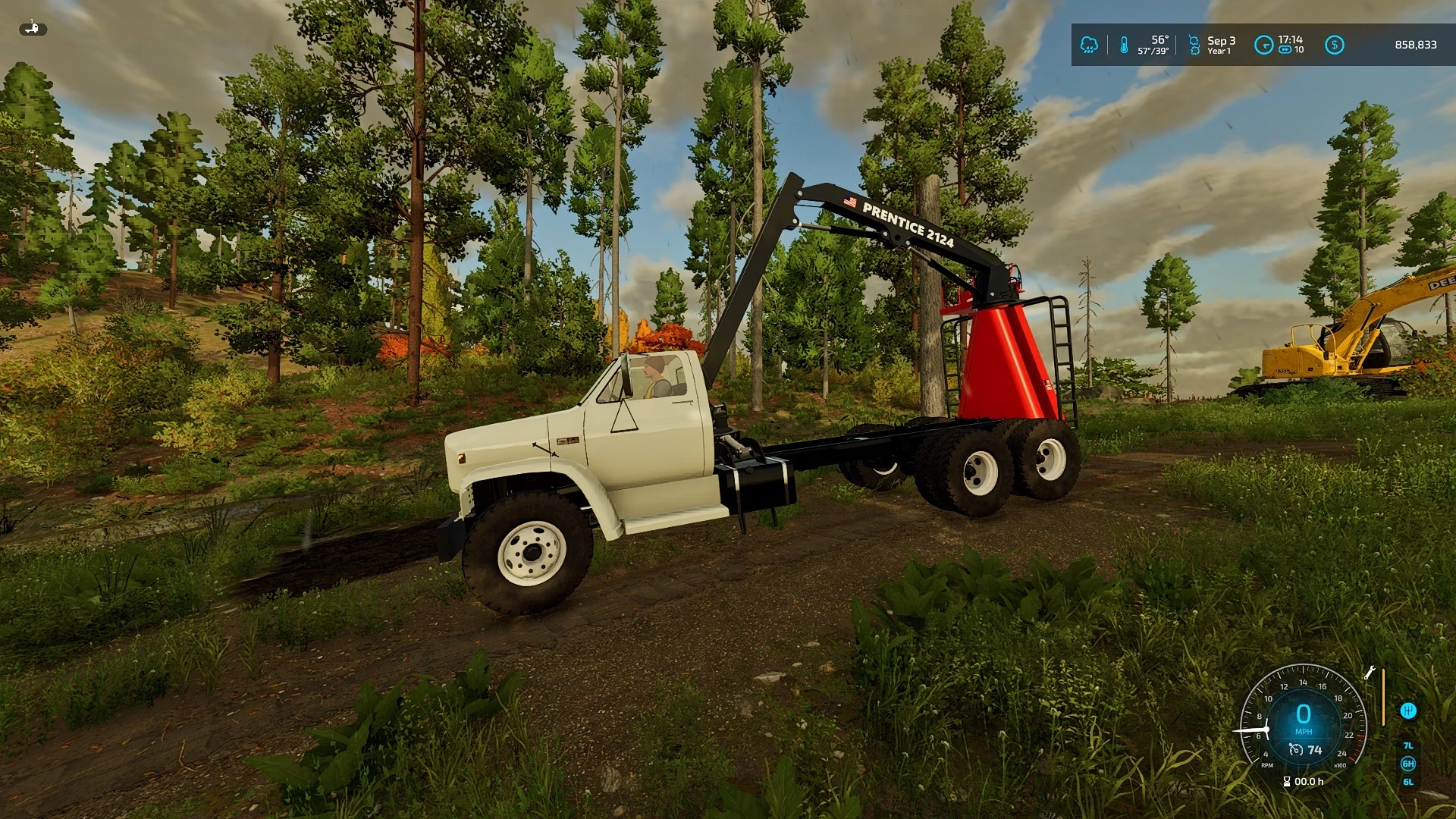Click the 00.0 h operating hours readout
The height and width of the screenshot is (819, 1456).
pos(1309,782)
